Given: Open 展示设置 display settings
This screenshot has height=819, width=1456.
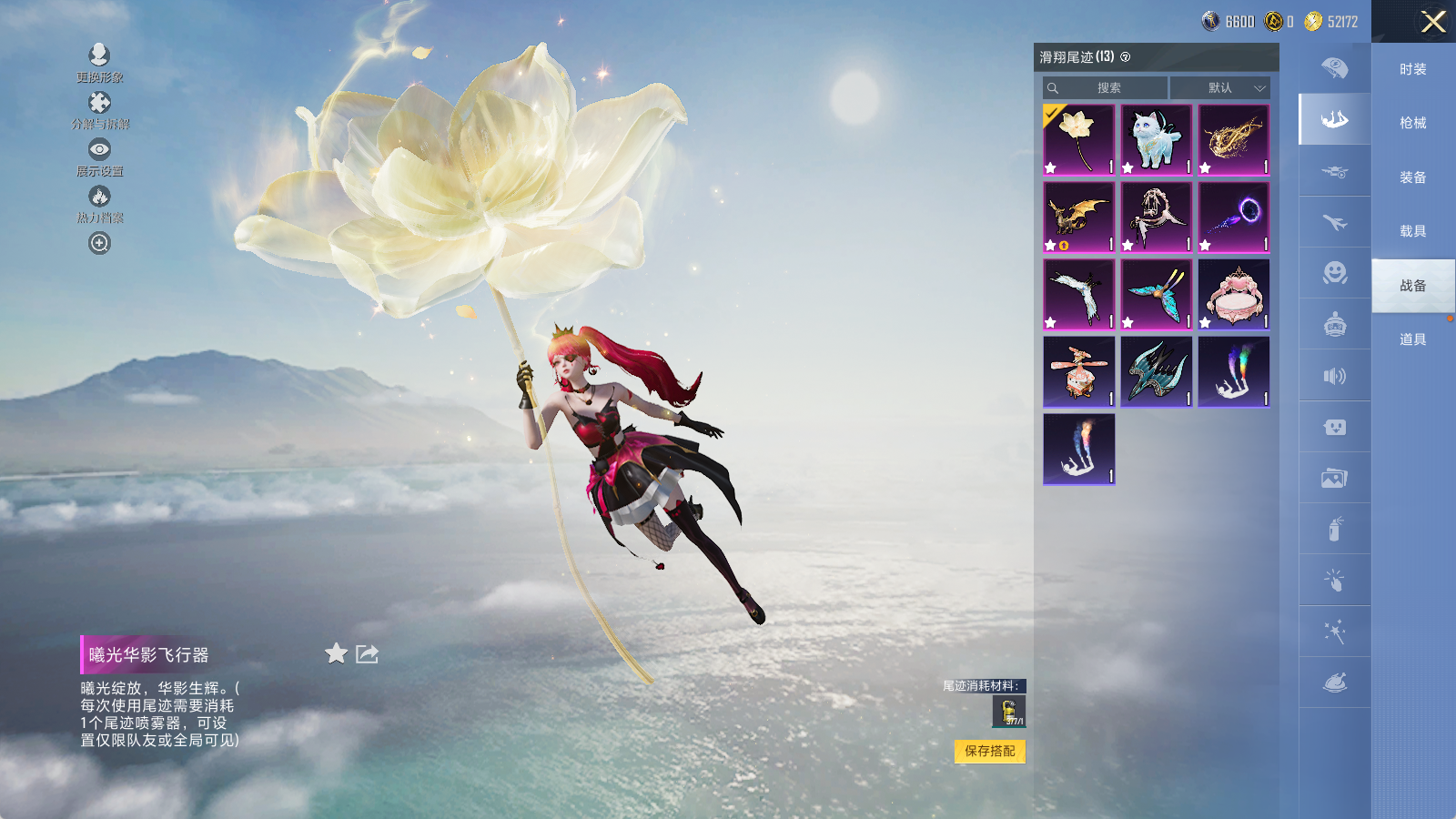Looking at the screenshot, I should click(99, 149).
